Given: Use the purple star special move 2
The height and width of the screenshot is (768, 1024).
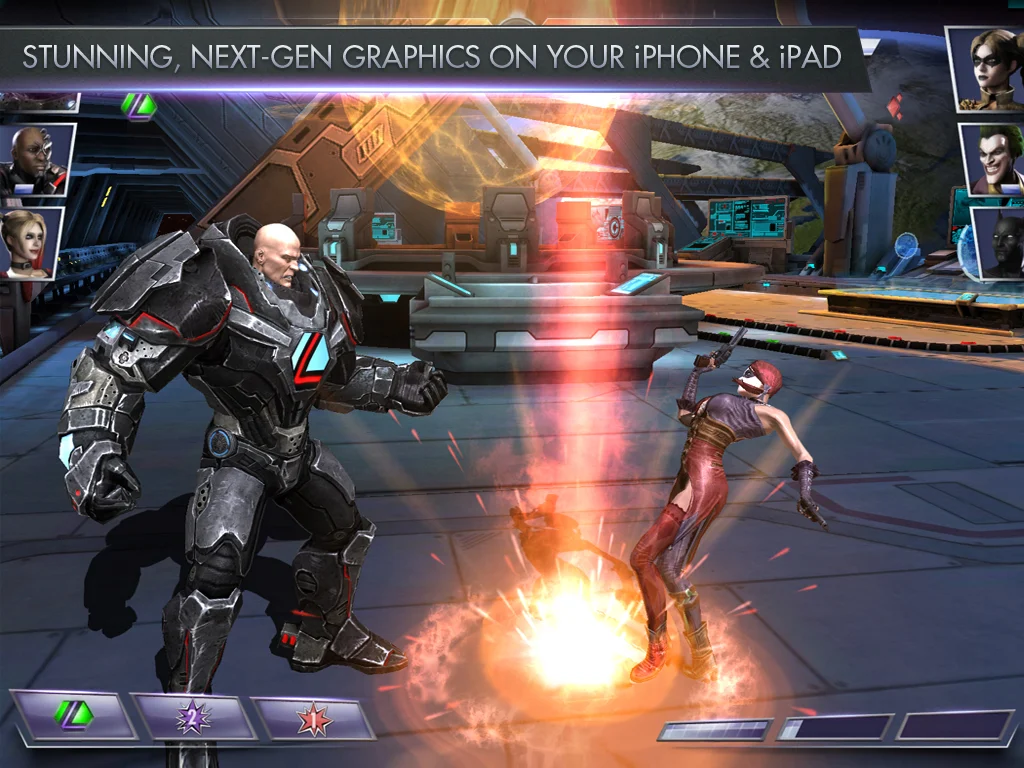Looking at the screenshot, I should pos(192,717).
